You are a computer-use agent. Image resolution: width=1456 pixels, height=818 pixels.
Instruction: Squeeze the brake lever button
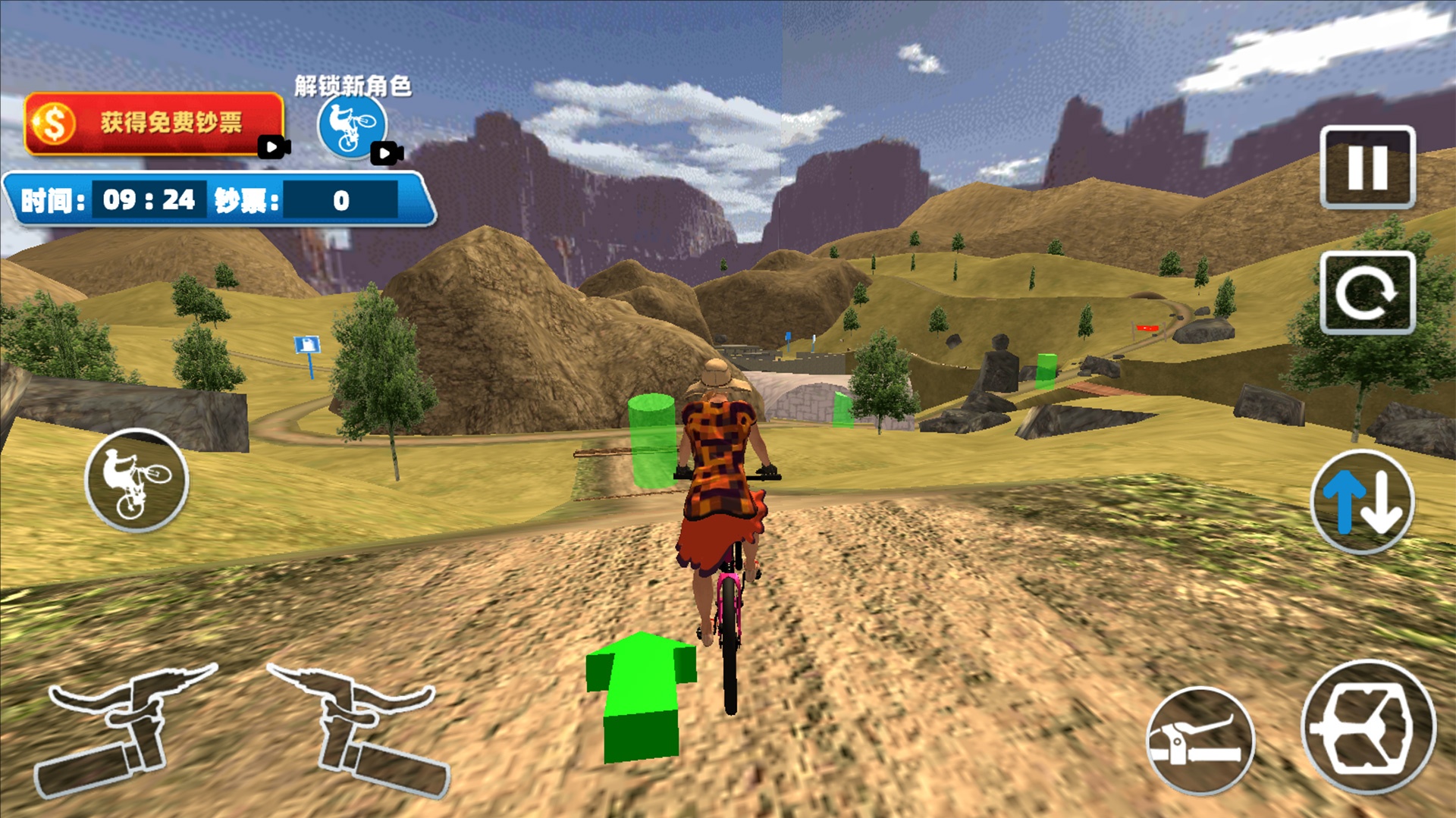(1200, 741)
